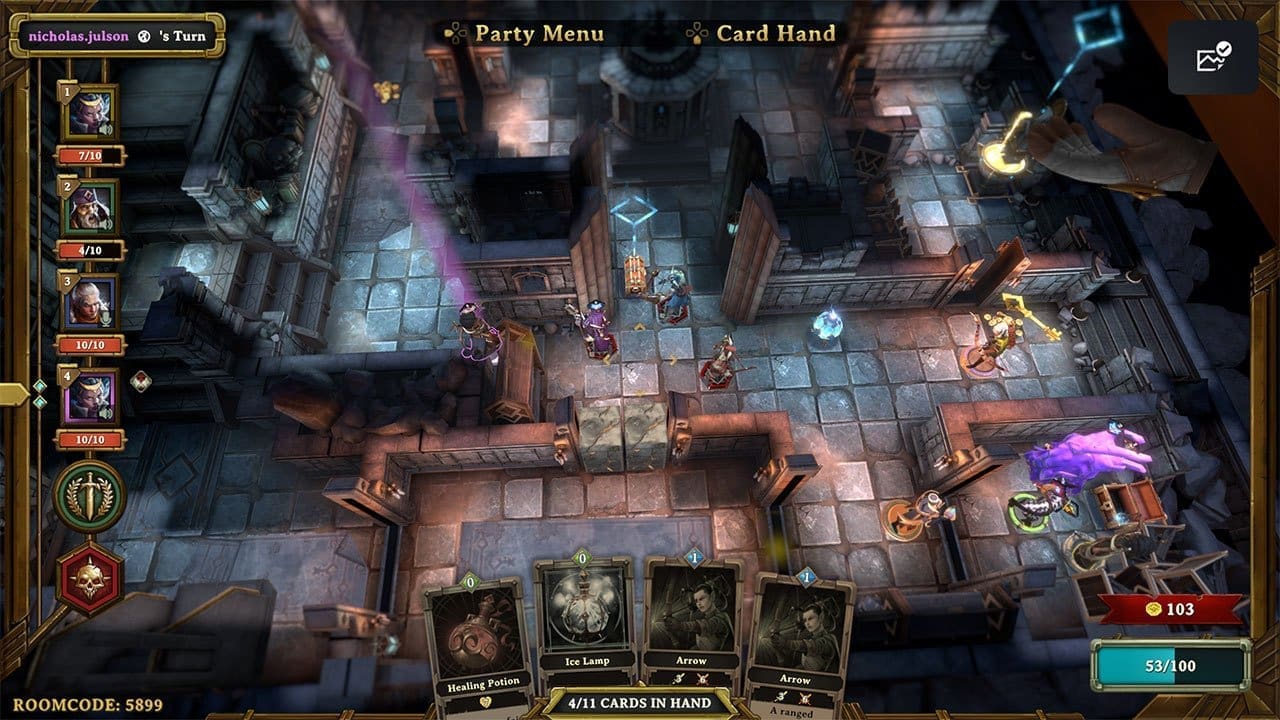Screen dimensions: 1280x720
Task: Select party member portrait number 1
Action: tap(91, 113)
